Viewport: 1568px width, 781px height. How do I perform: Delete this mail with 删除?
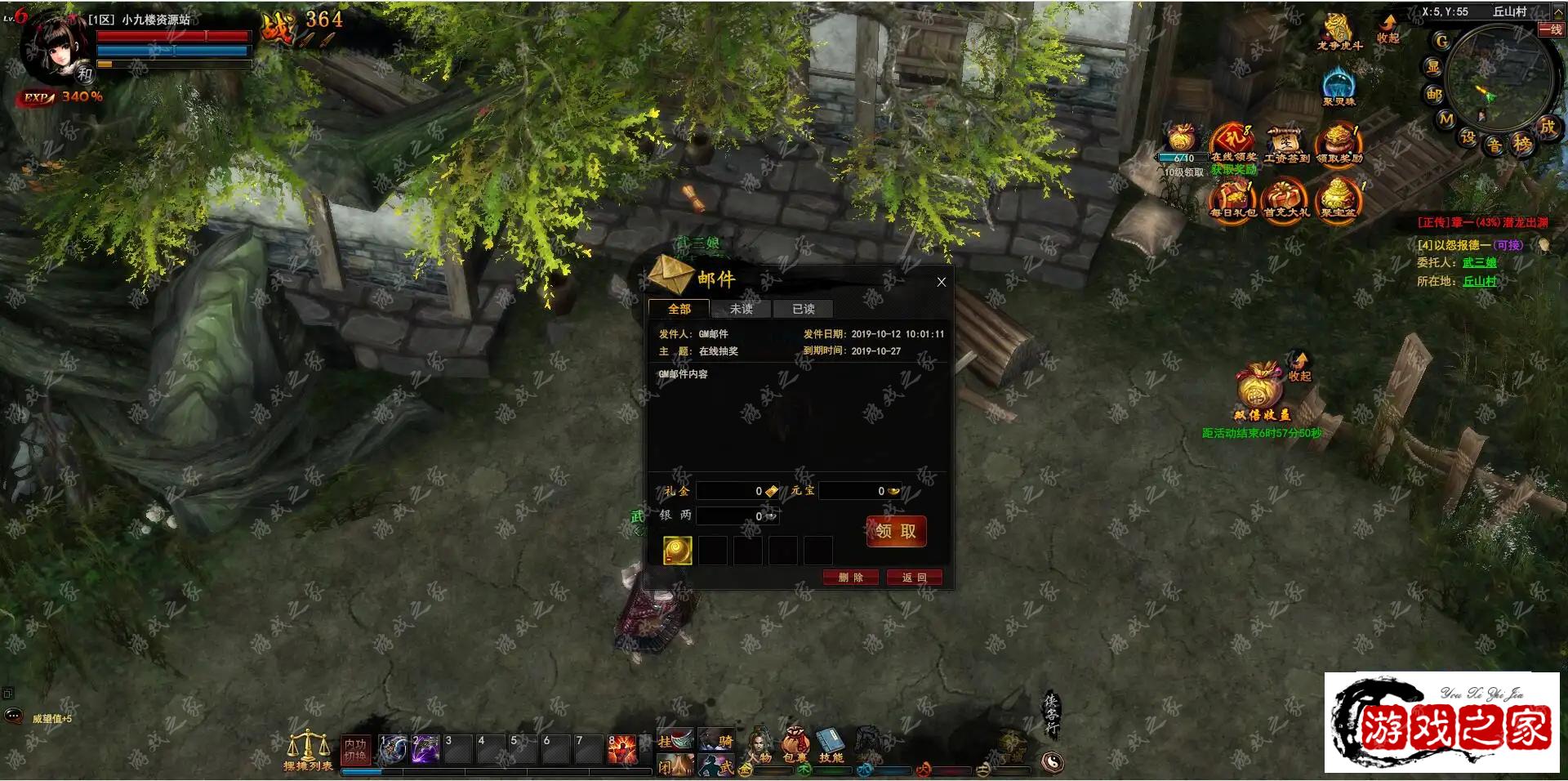850,578
